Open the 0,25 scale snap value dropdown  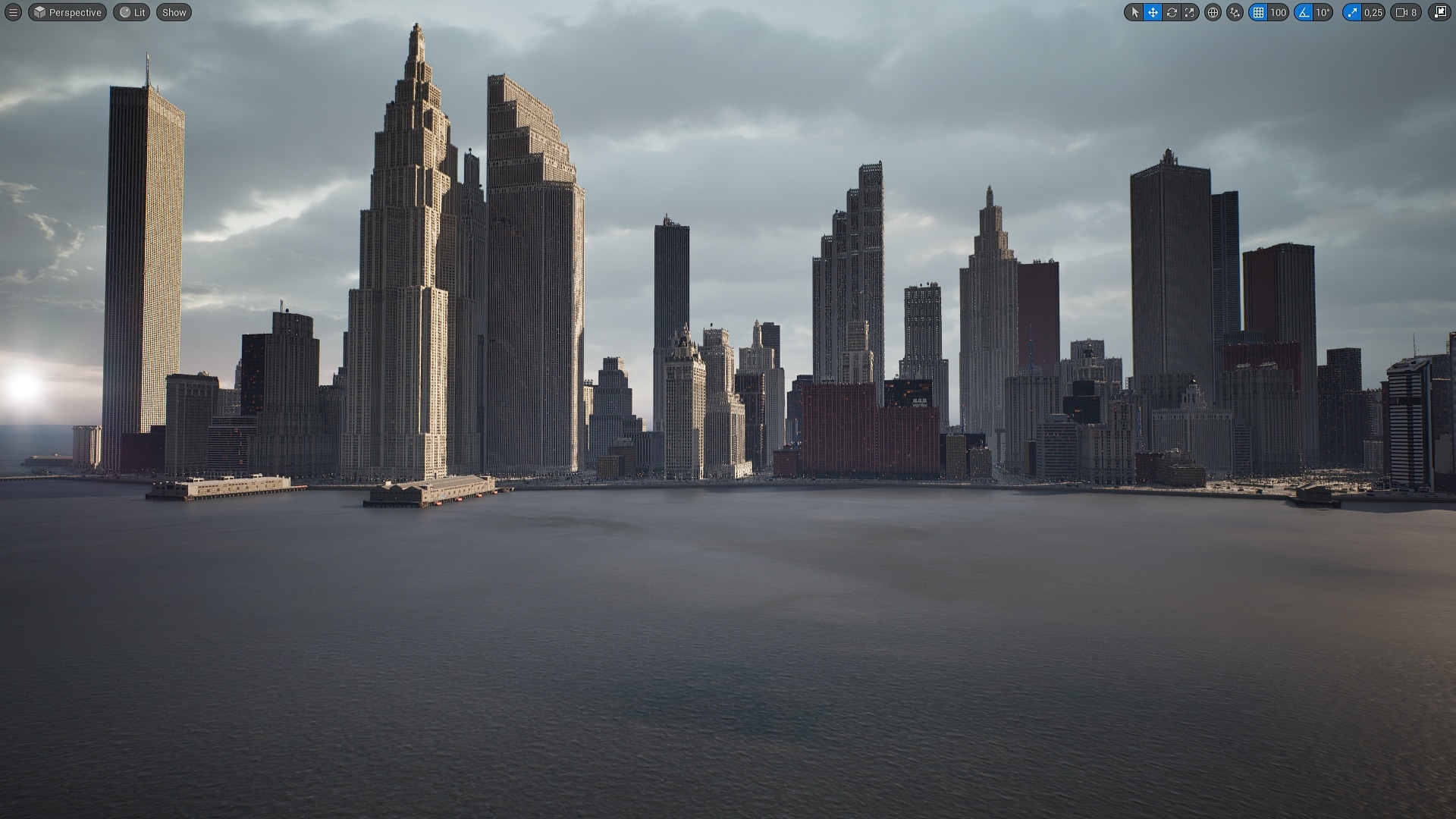[x=1373, y=12]
